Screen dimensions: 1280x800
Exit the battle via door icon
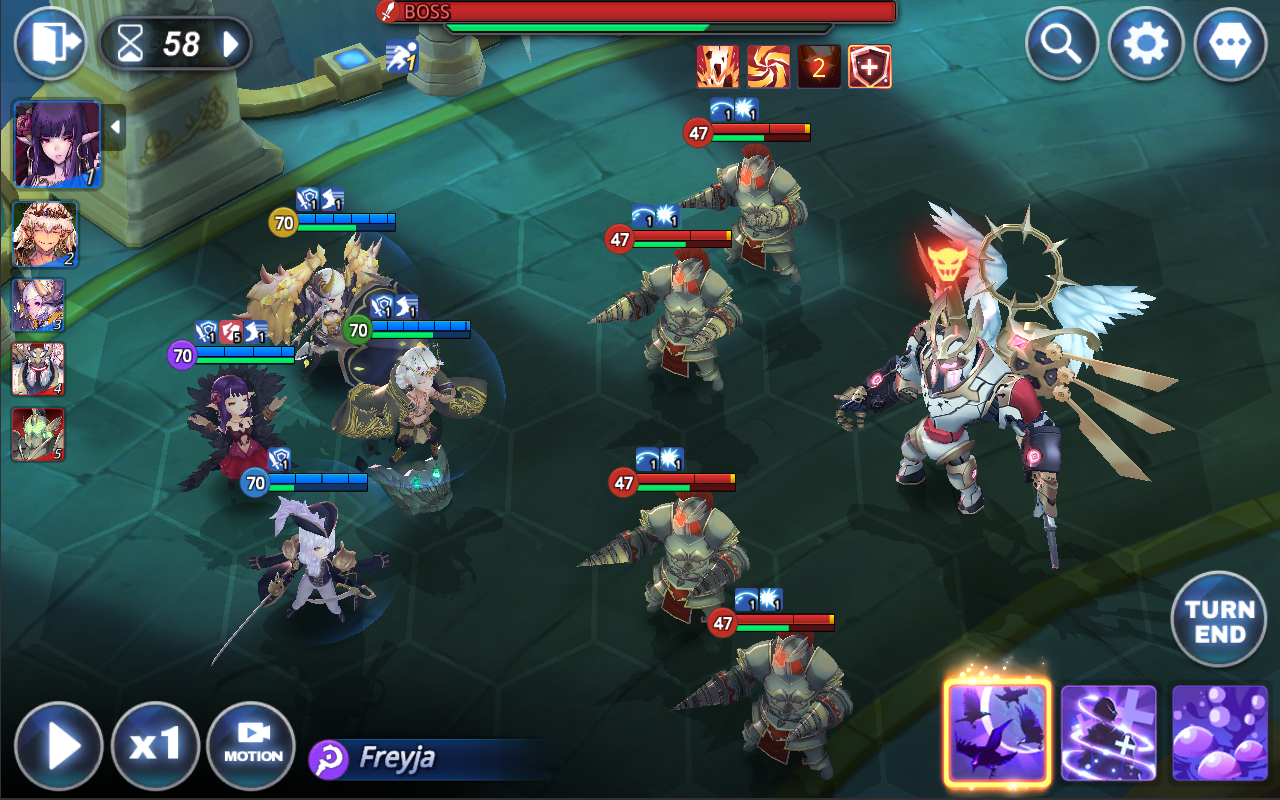(x=50, y=43)
